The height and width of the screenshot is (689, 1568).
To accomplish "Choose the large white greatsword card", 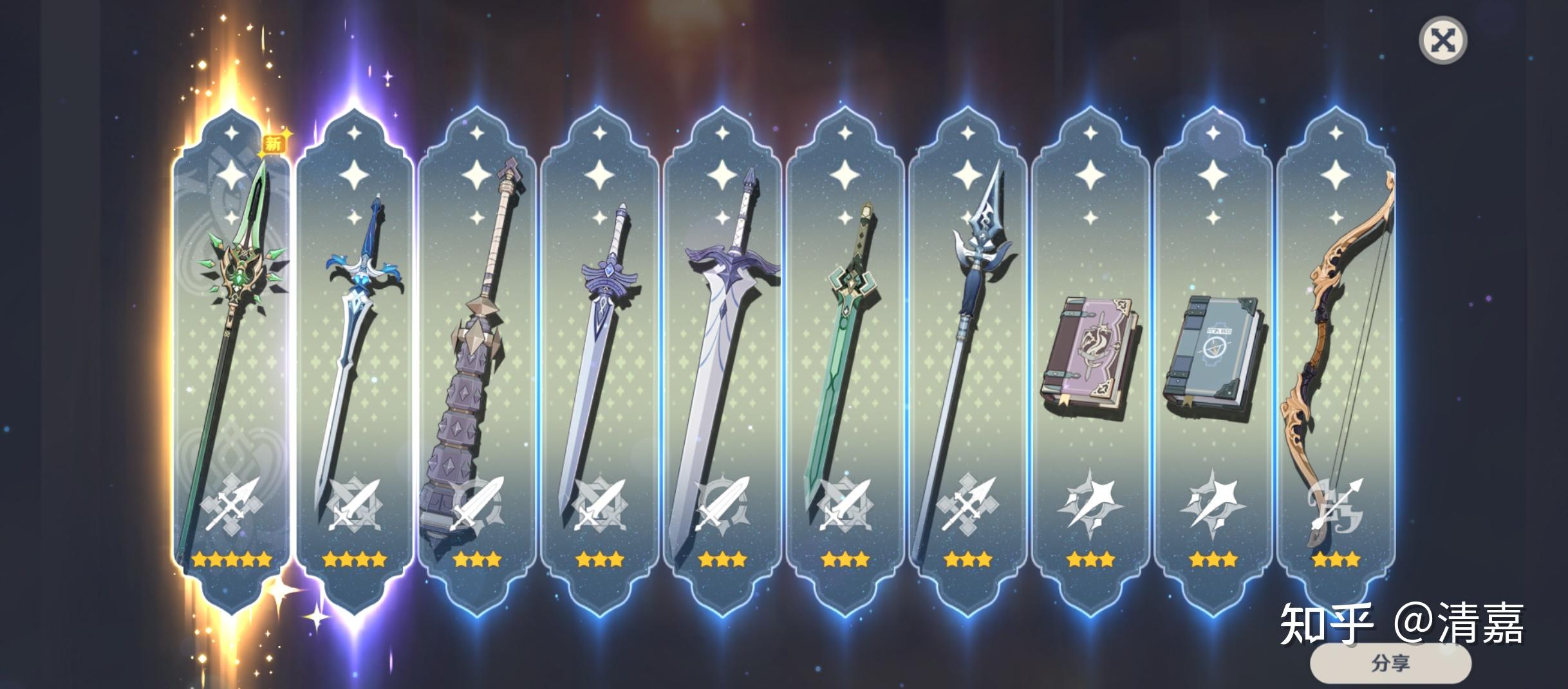I will (x=722, y=360).
